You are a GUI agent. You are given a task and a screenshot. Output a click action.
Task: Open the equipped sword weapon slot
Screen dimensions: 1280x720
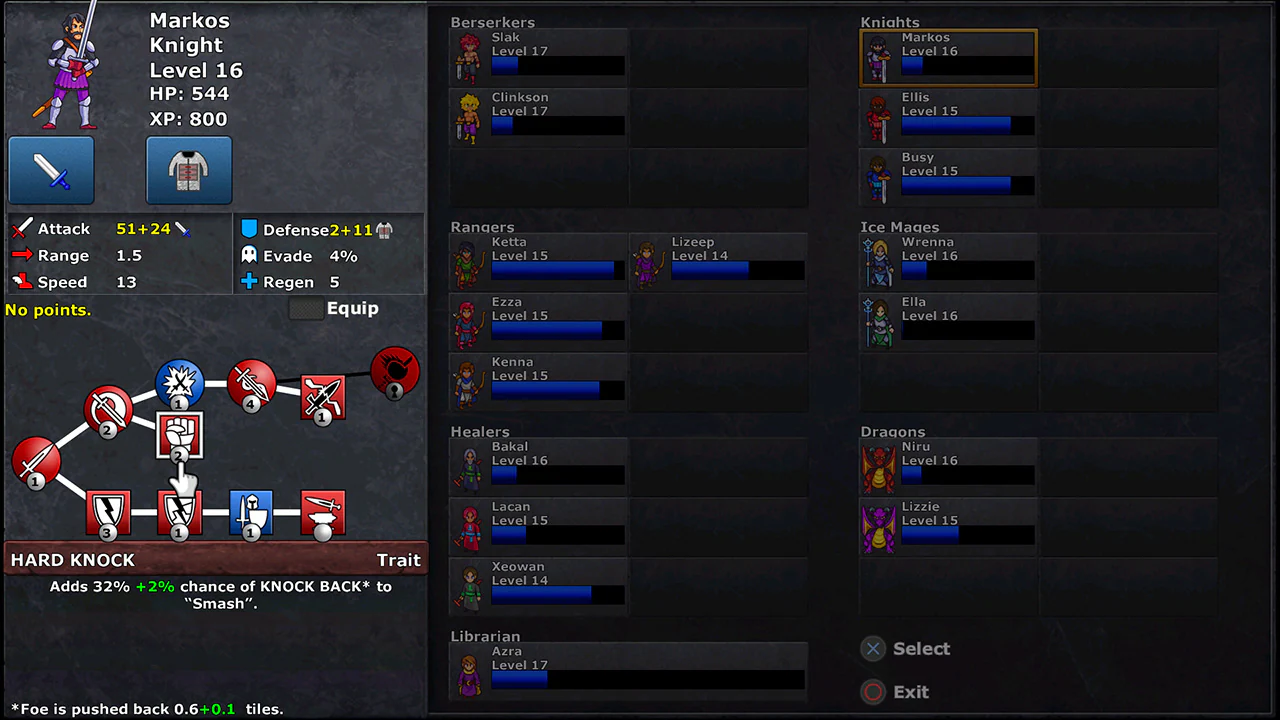(x=50, y=170)
